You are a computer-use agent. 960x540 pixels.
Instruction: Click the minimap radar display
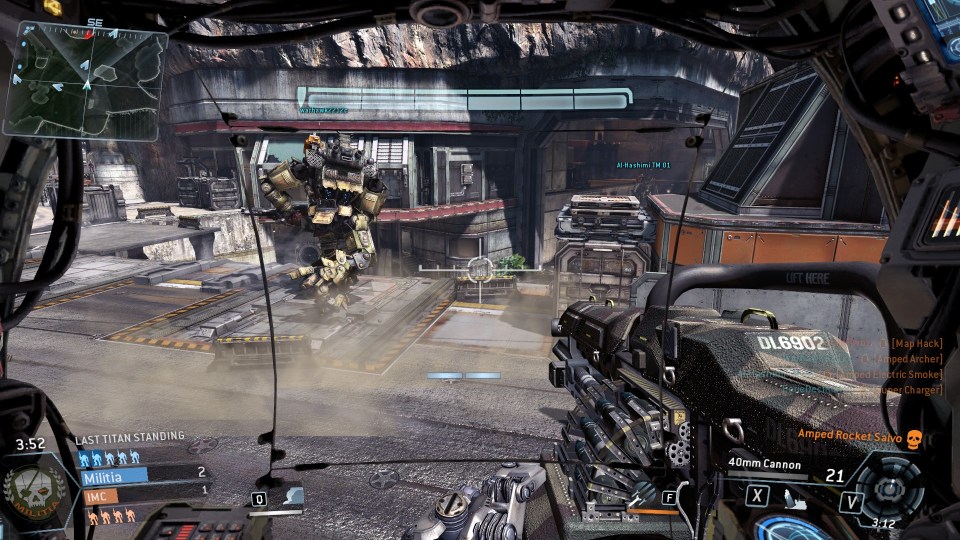84,80
